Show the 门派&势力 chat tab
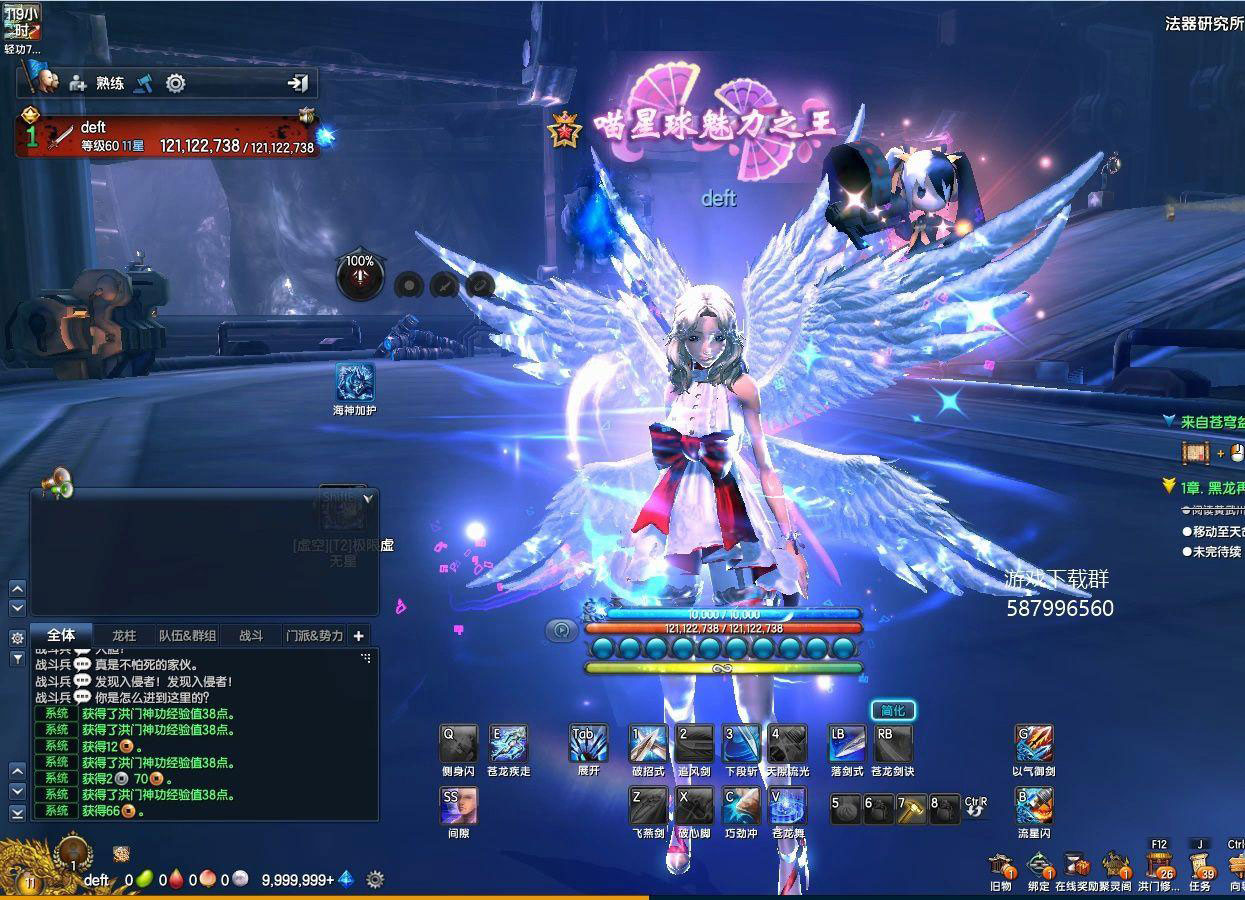1245x900 pixels. tap(314, 635)
